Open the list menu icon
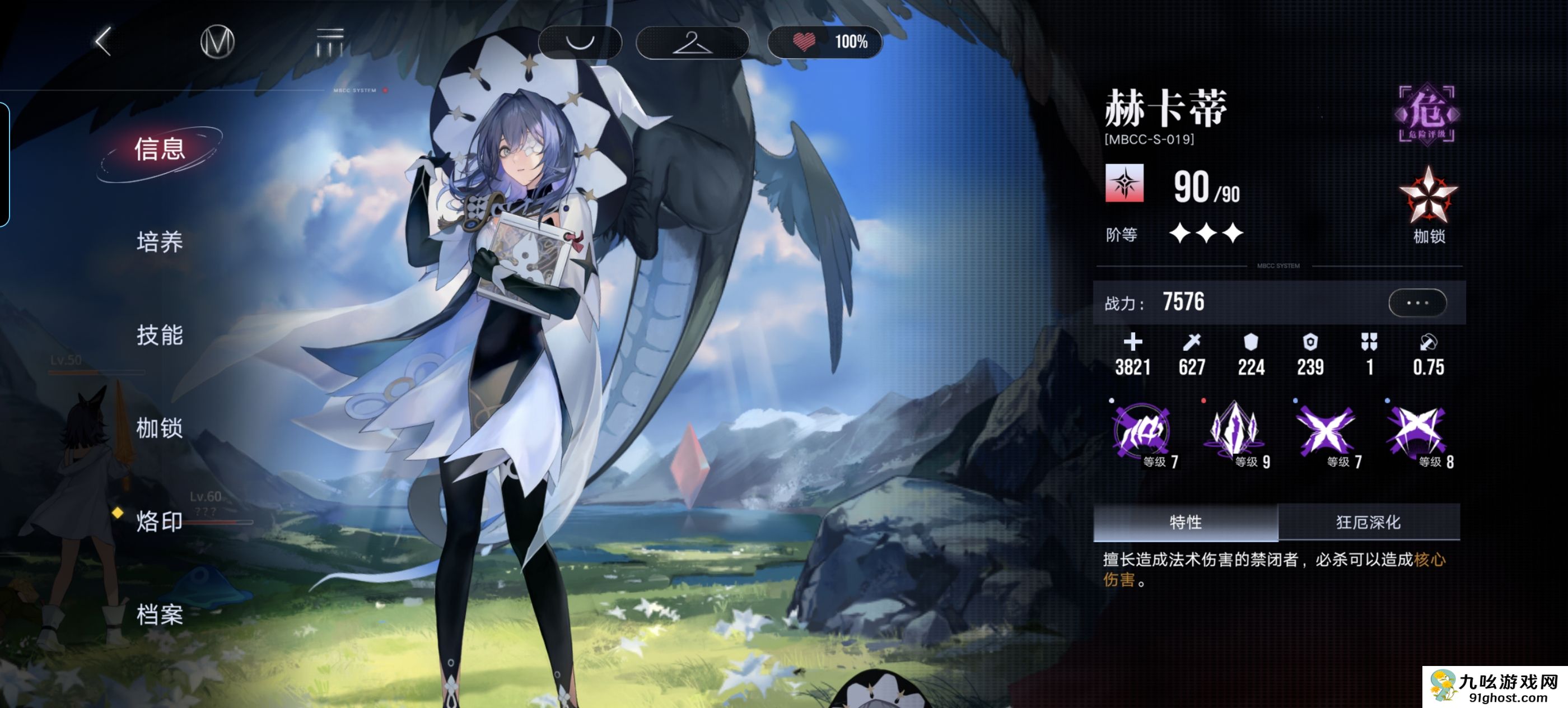 coord(330,42)
